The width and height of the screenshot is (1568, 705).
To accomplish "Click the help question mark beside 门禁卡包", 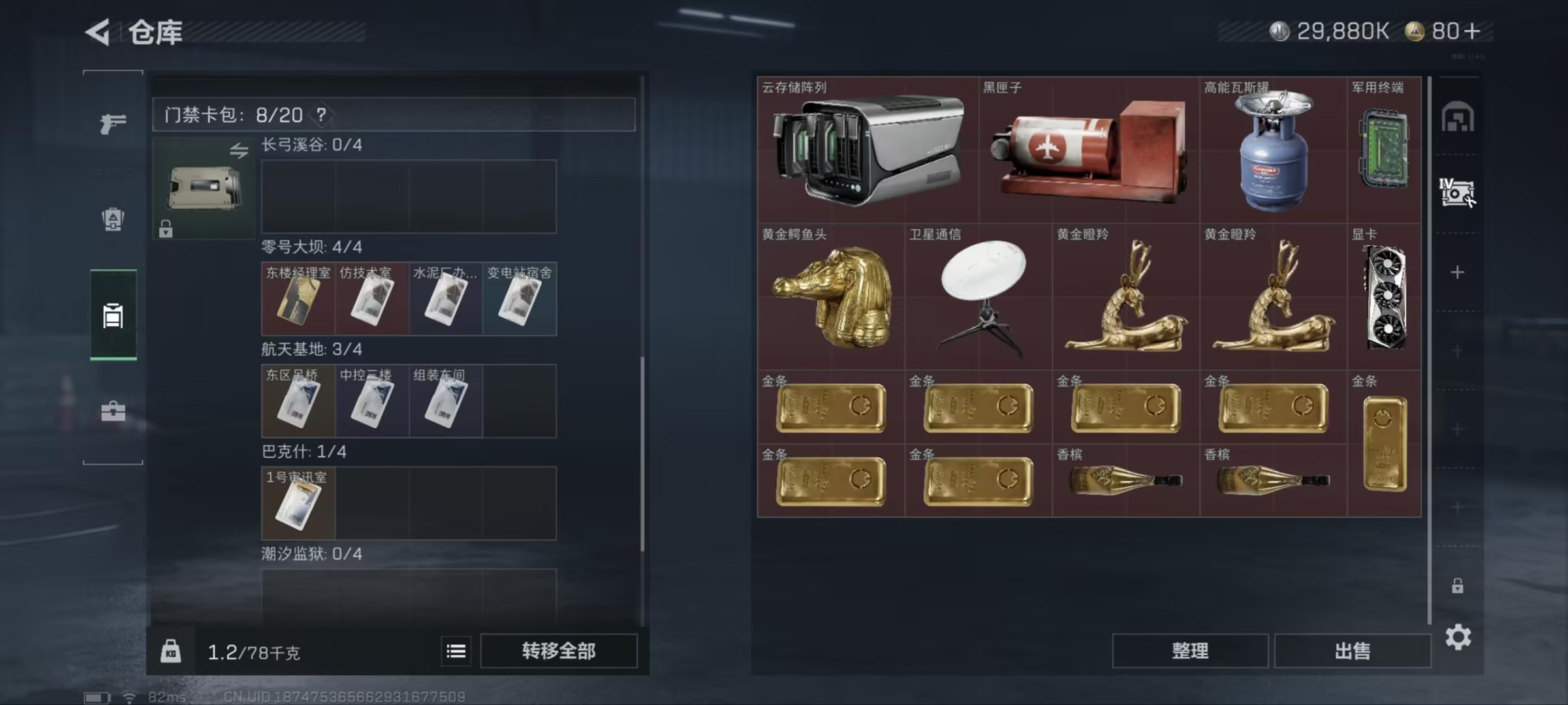I will click(x=321, y=115).
